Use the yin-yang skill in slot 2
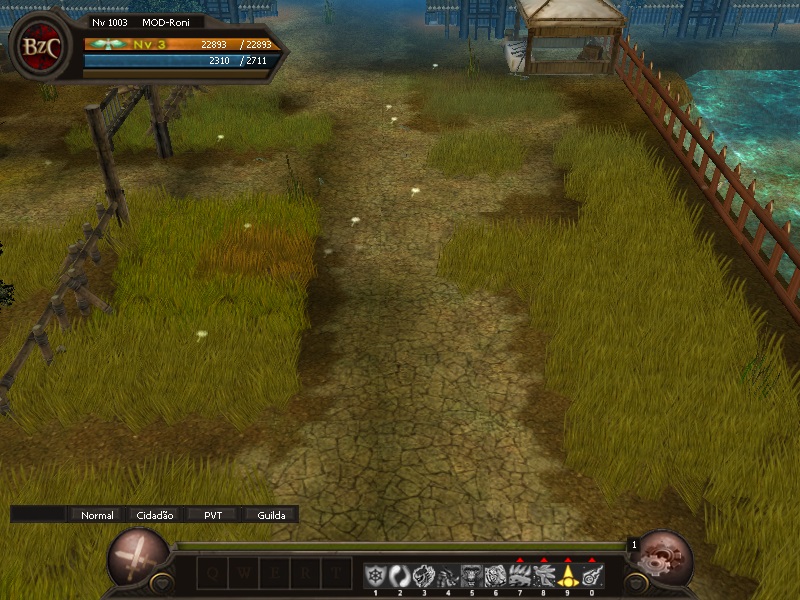800x600 pixels. 399,575
